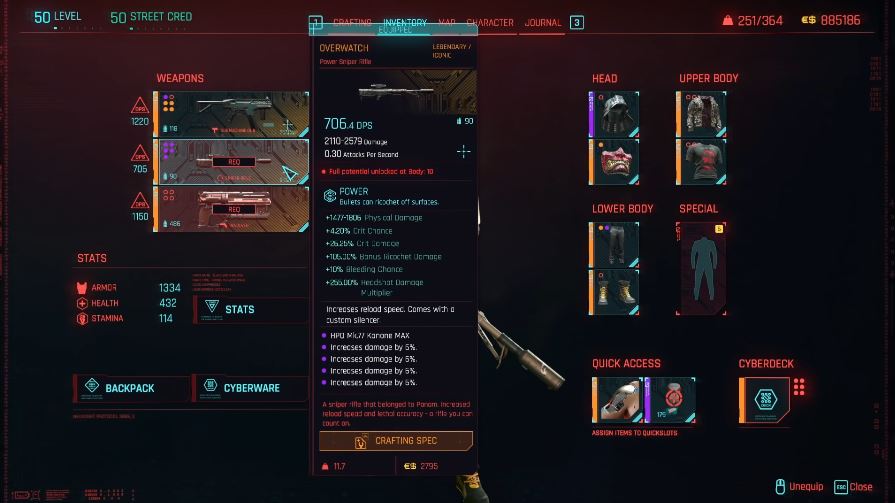
Task: Choose the black T-shirt slot
Action: click(x=703, y=161)
